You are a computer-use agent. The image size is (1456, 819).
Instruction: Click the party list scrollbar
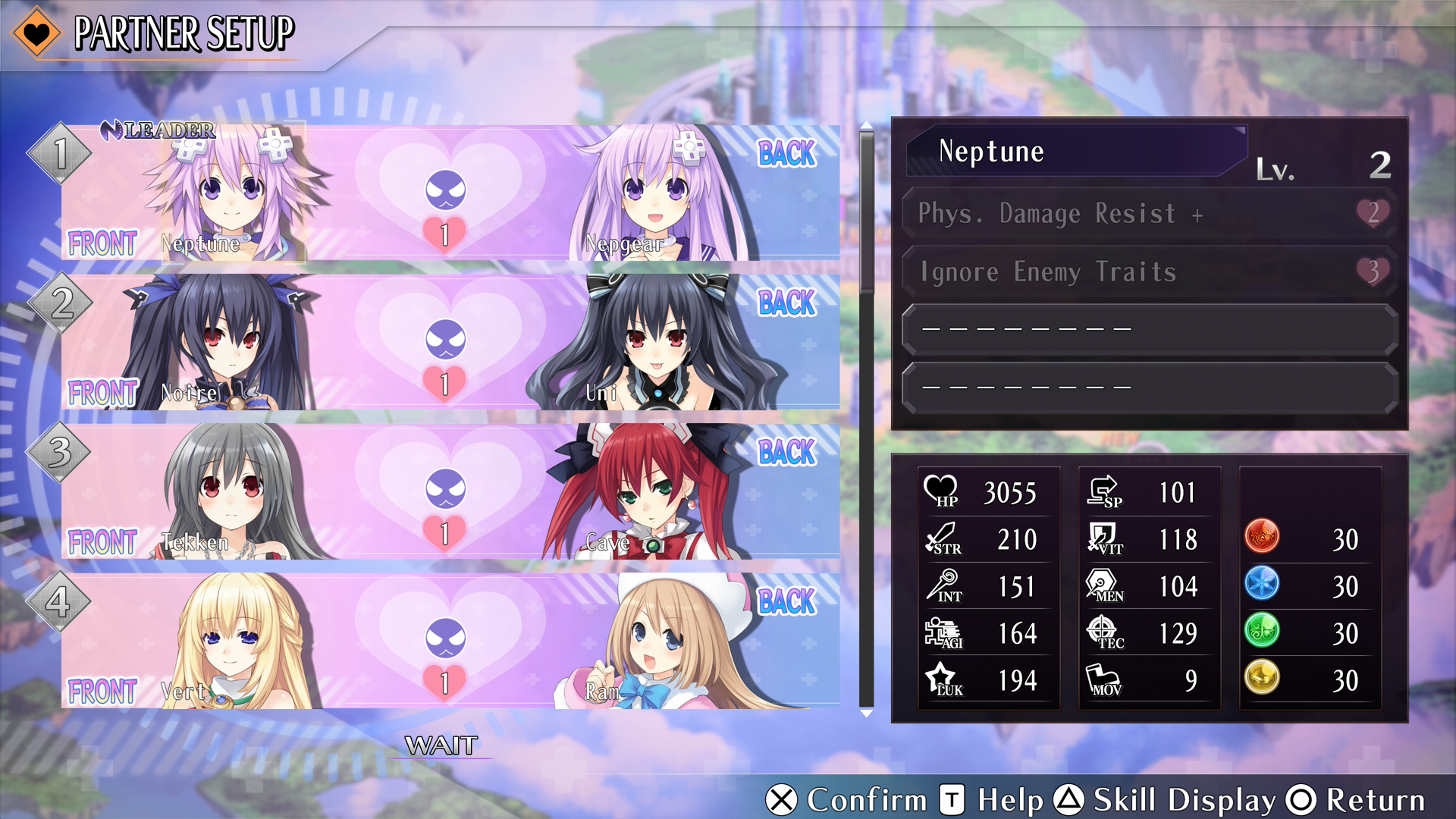[x=866, y=417]
